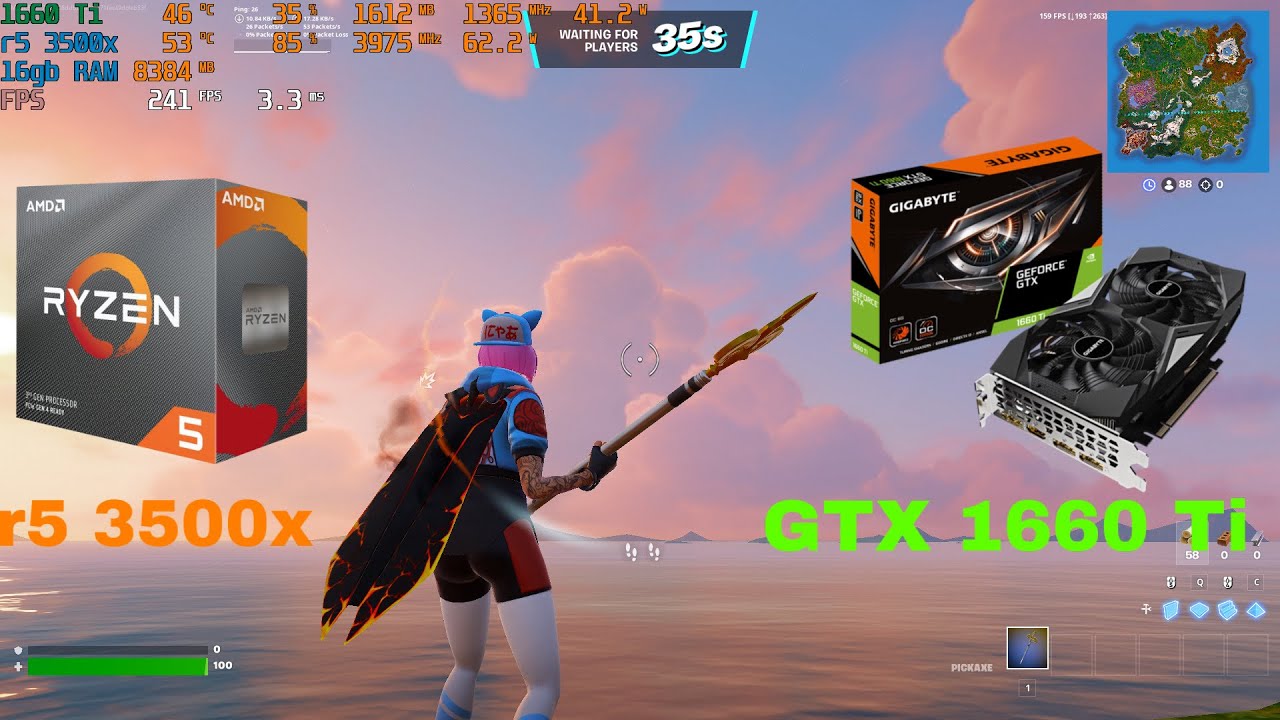The height and width of the screenshot is (720, 1280).
Task: Select the floor build piece icon
Action: 1199,609
